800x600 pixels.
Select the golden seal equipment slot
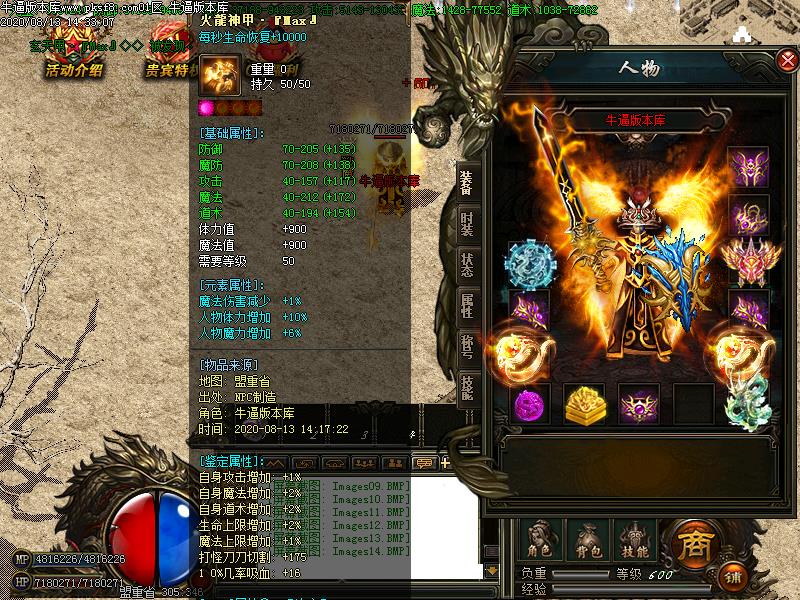coord(584,404)
